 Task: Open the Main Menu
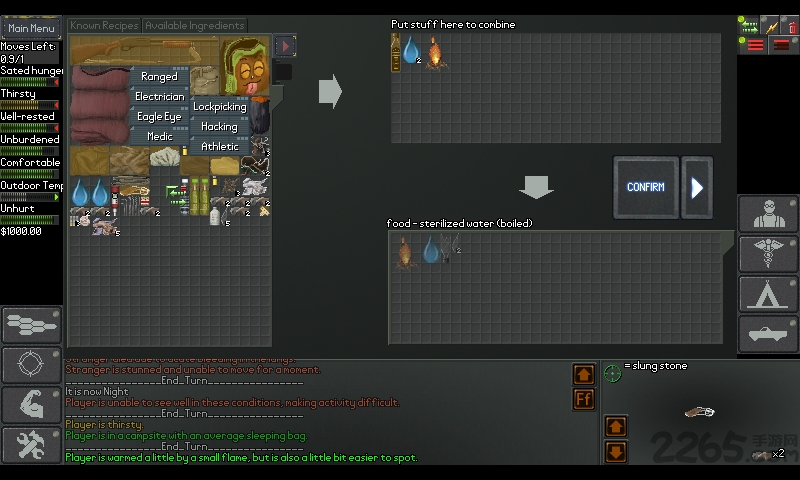coord(31,28)
